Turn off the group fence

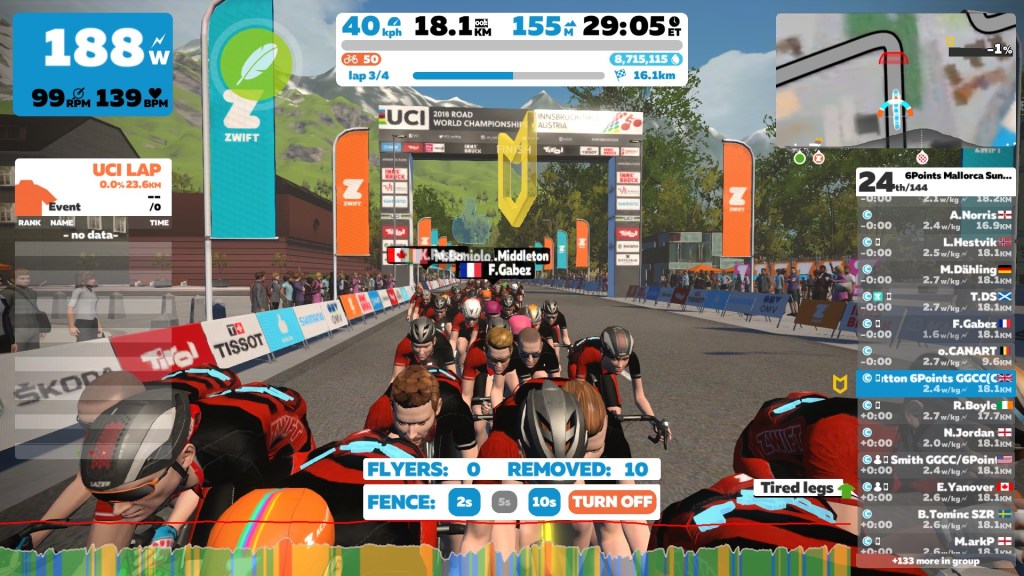click(613, 501)
